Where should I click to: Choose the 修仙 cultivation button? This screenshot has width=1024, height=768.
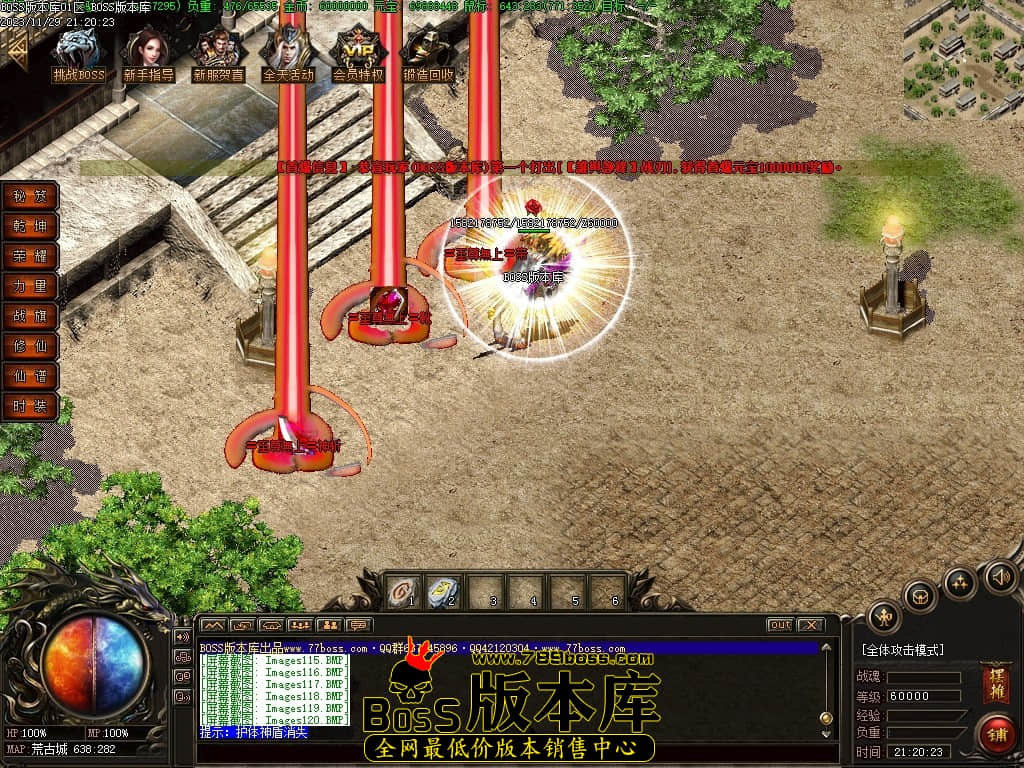pyautogui.click(x=30, y=346)
